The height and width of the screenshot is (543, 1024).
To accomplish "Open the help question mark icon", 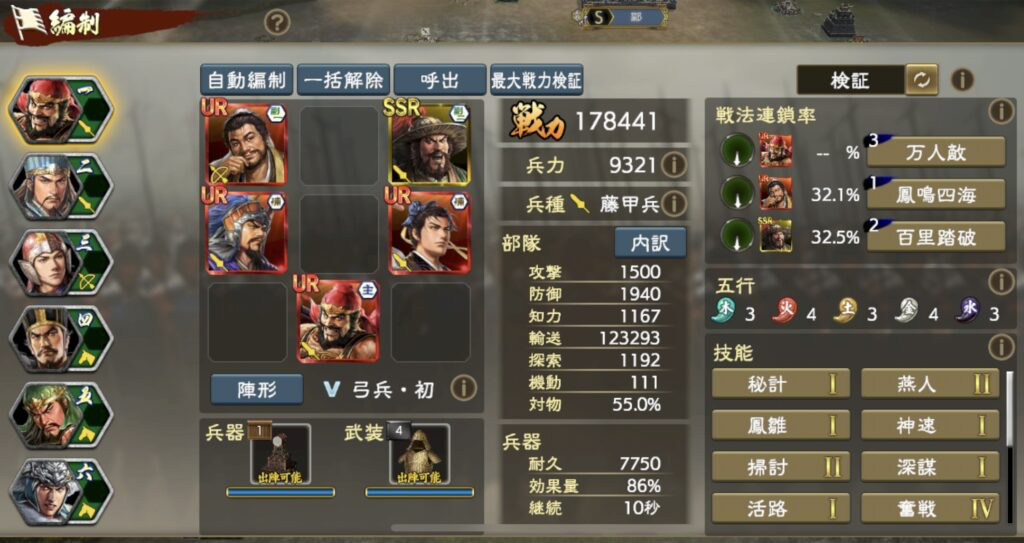I will click(277, 22).
